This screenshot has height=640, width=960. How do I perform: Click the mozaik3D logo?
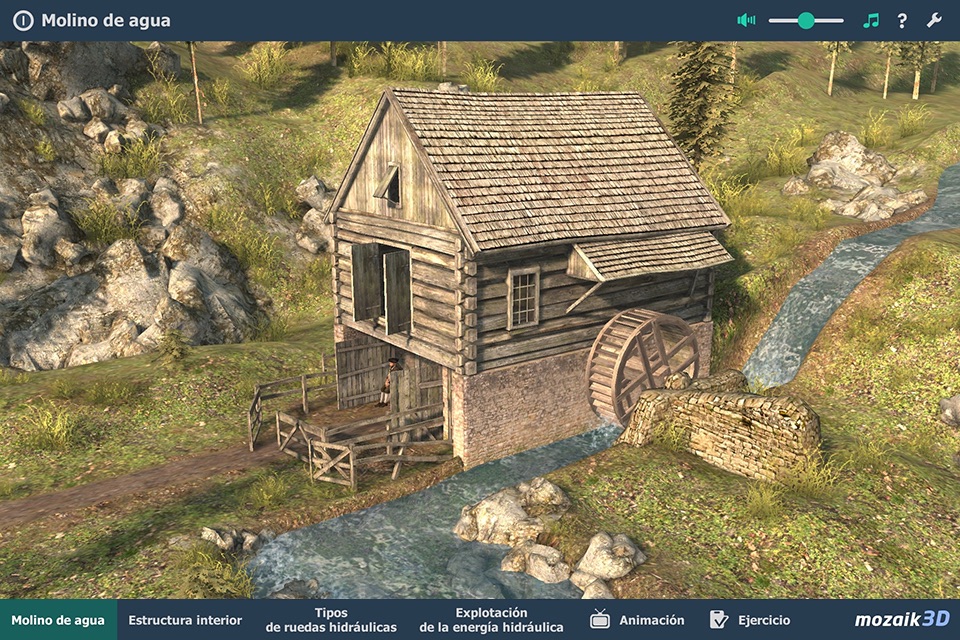(x=902, y=620)
